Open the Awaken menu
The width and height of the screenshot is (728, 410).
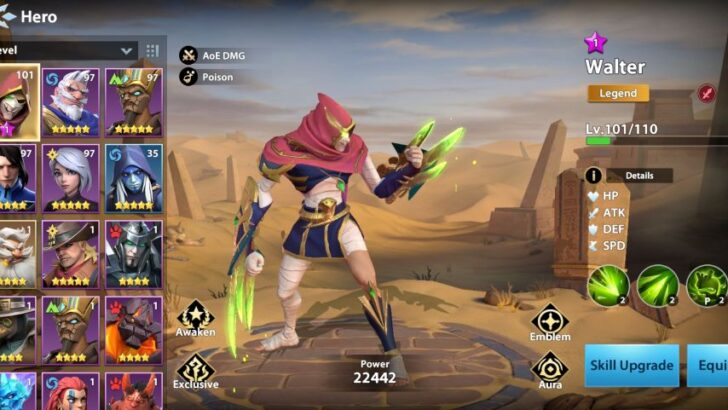point(195,317)
